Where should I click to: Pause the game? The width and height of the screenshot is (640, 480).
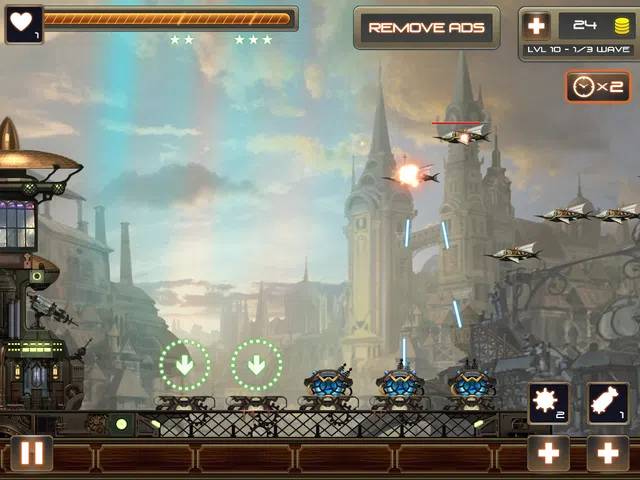tap(32, 453)
